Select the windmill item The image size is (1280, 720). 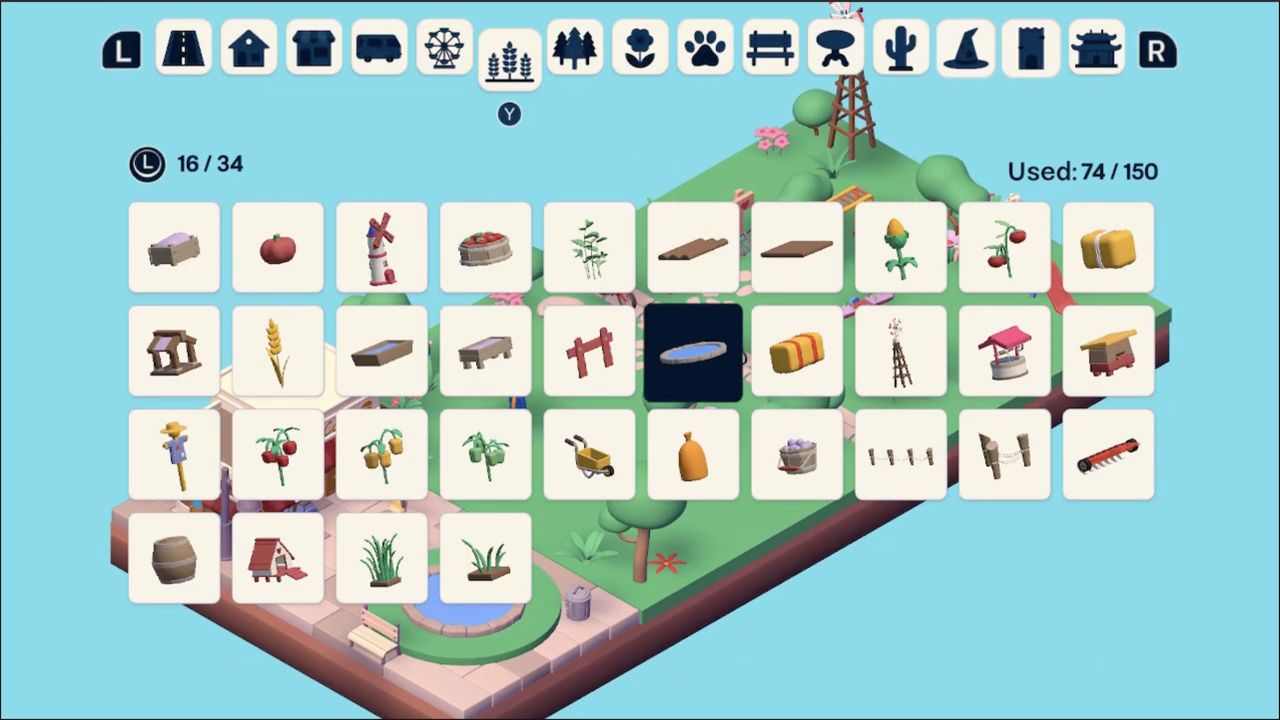[381, 248]
